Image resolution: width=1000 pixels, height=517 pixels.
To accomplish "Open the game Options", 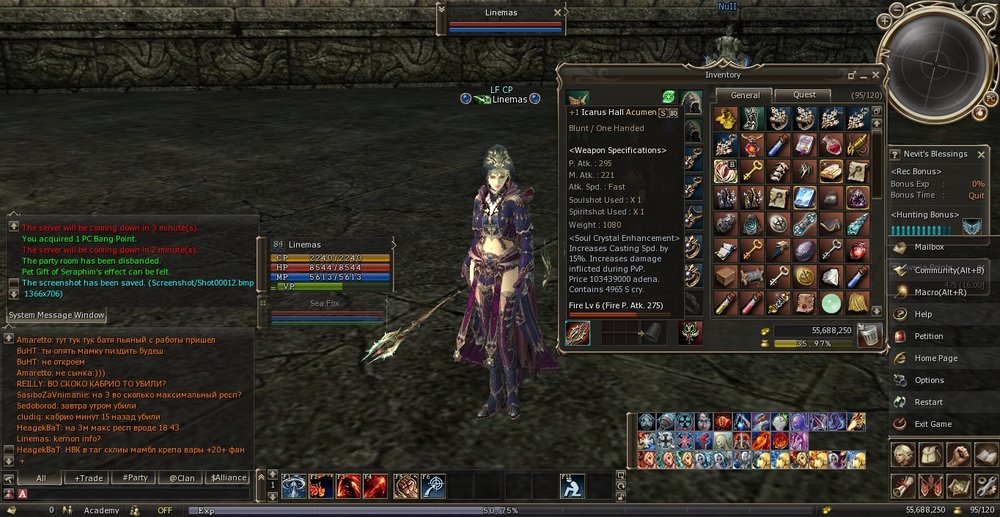I will click(x=929, y=380).
